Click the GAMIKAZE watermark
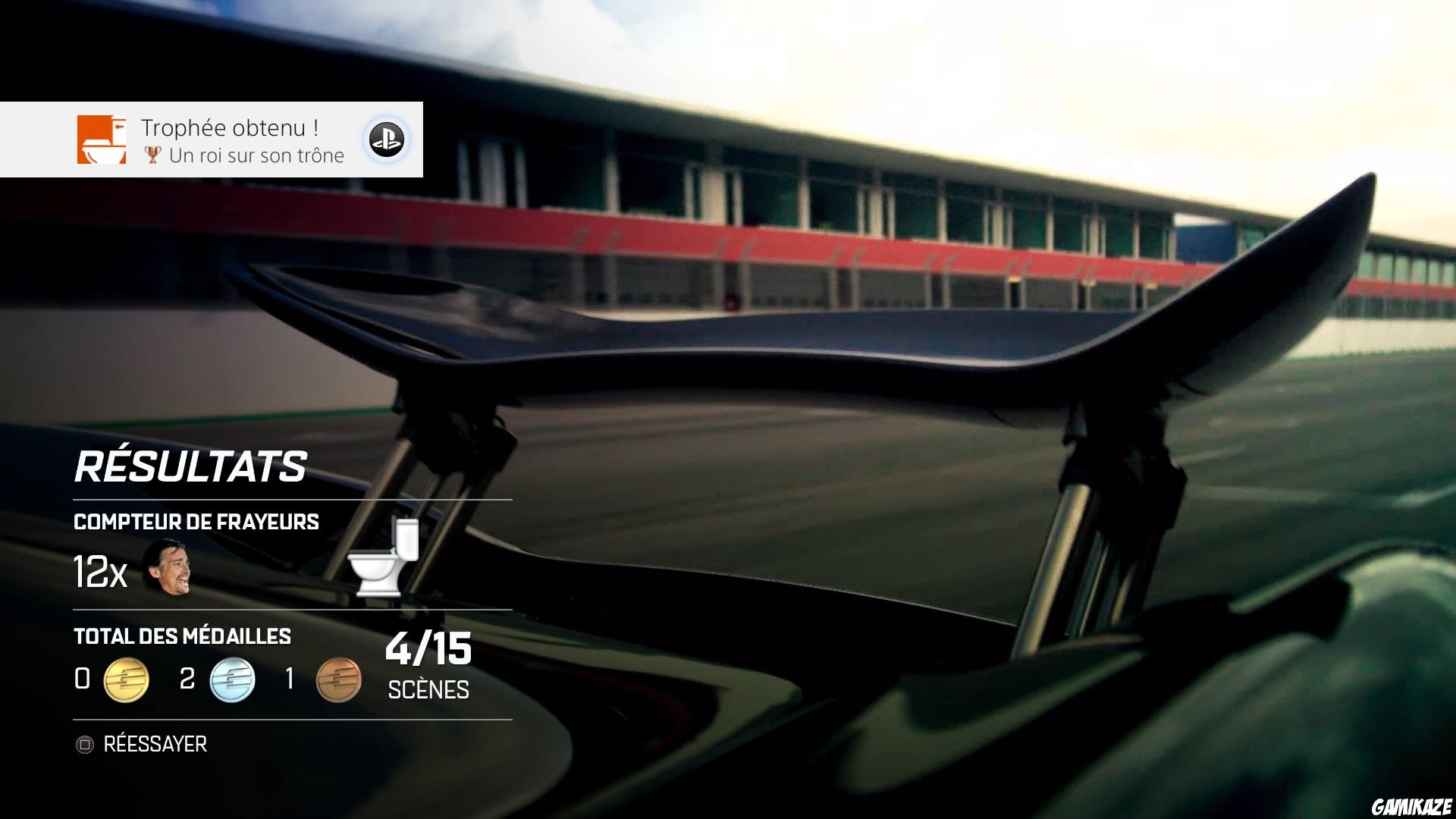The height and width of the screenshot is (819, 1456). 1410,805
